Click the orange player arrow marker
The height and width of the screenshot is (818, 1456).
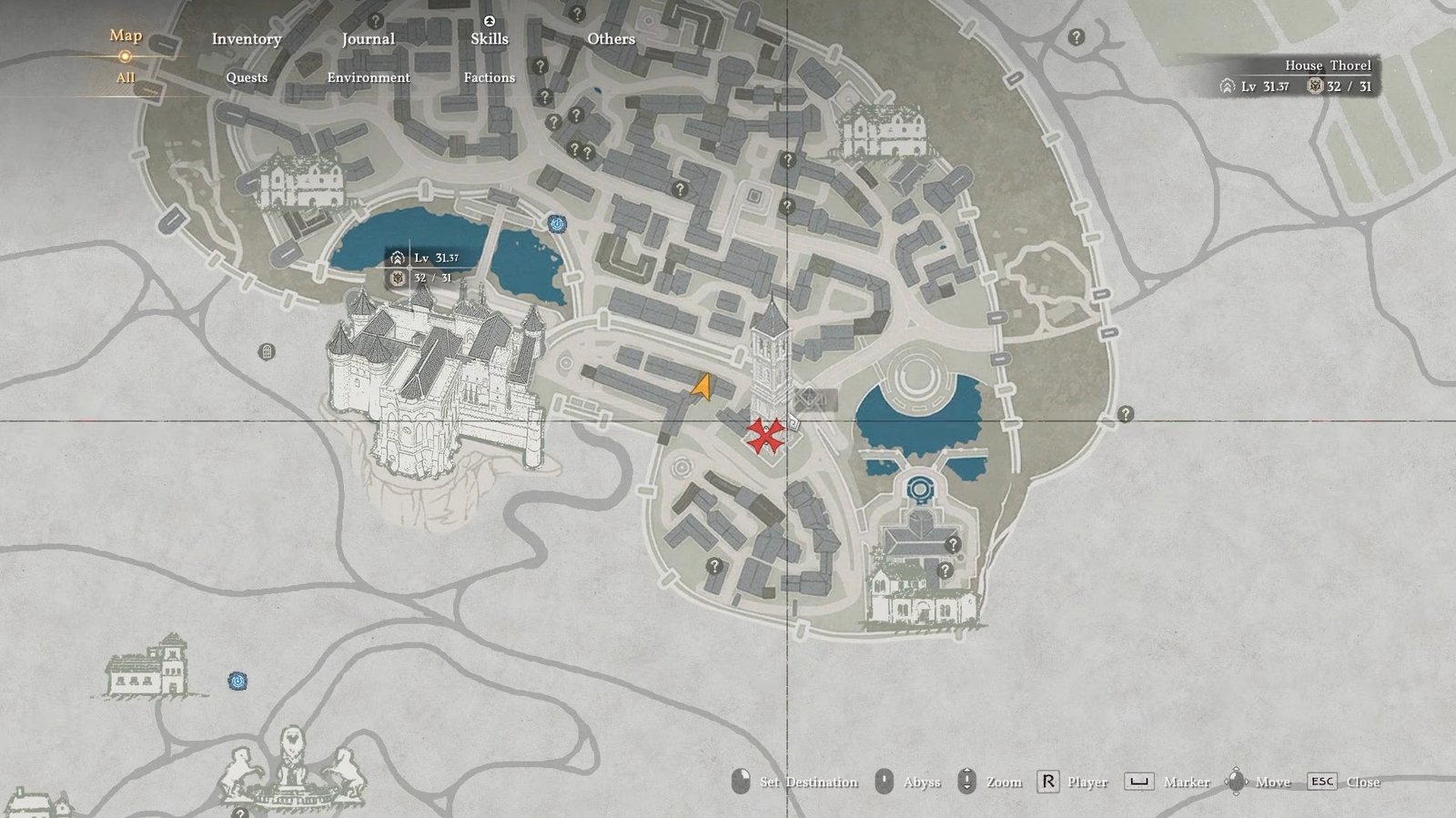pyautogui.click(x=702, y=389)
